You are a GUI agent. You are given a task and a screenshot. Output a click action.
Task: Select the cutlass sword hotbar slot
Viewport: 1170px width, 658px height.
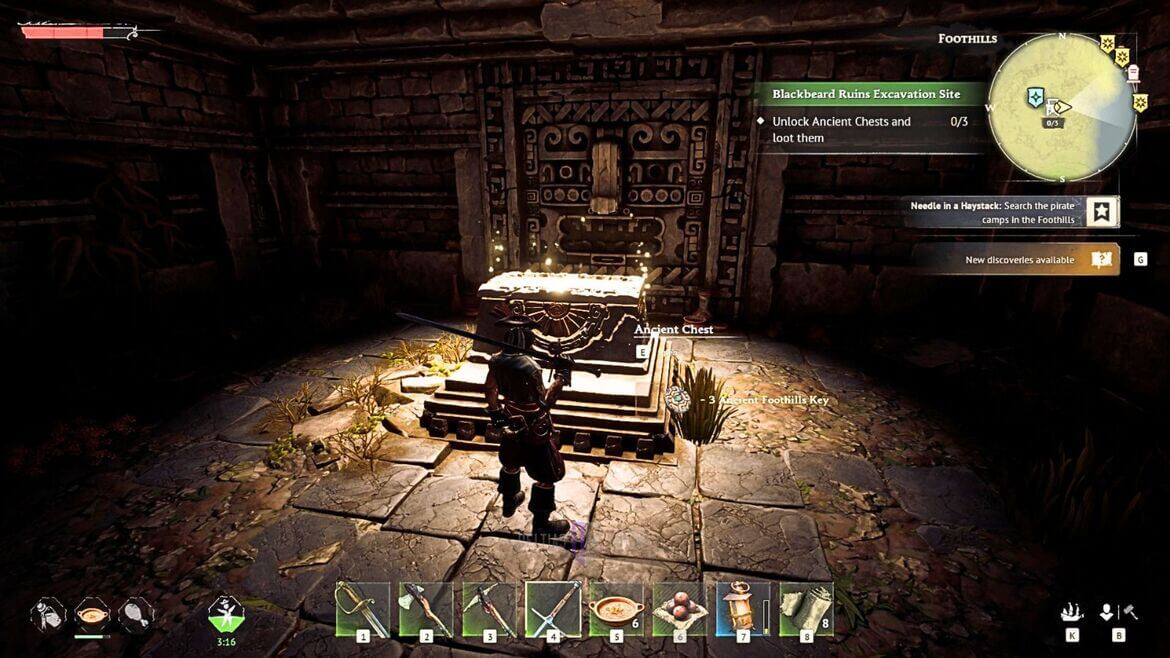click(x=362, y=609)
